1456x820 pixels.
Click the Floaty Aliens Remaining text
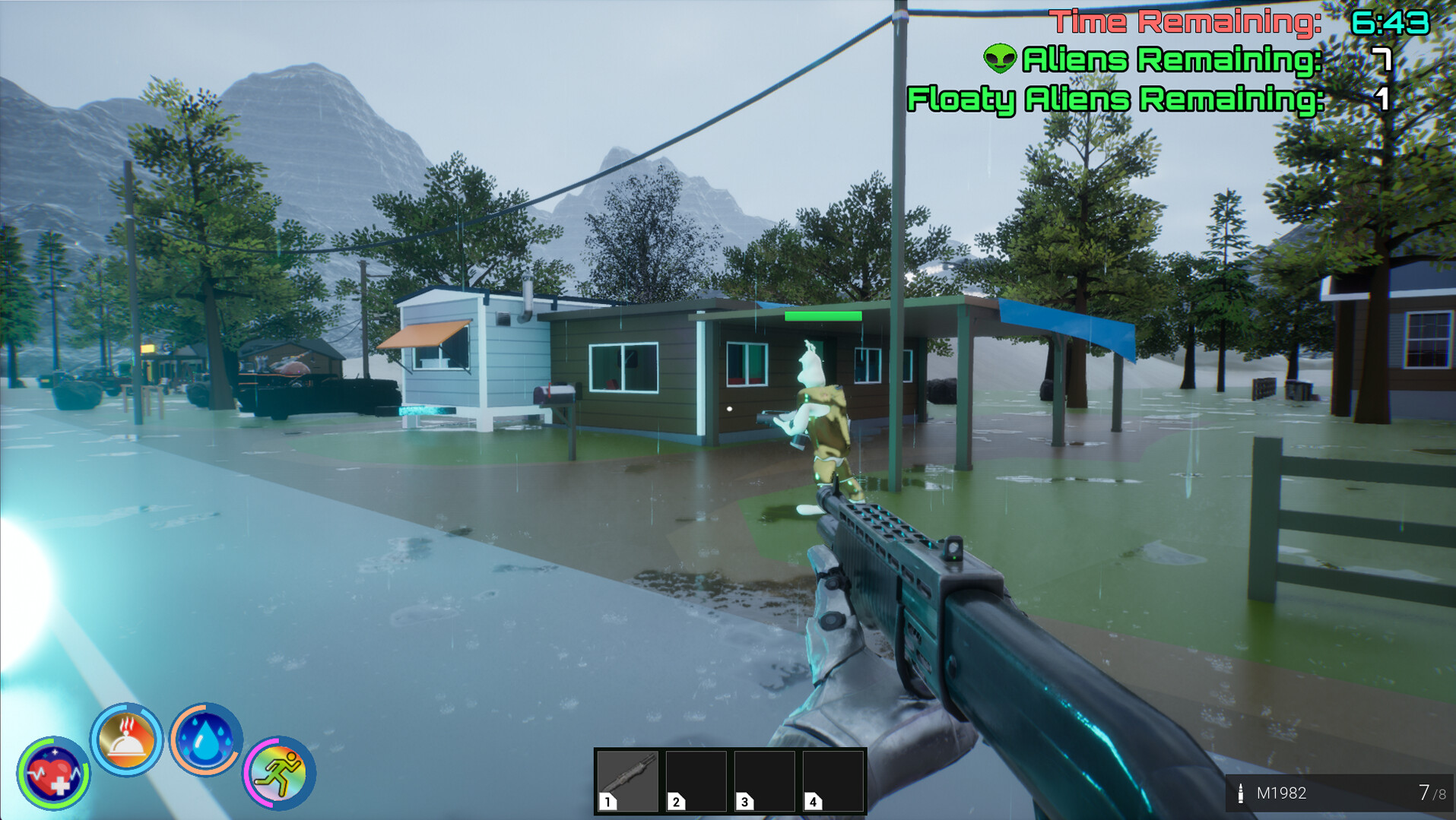point(1116,99)
